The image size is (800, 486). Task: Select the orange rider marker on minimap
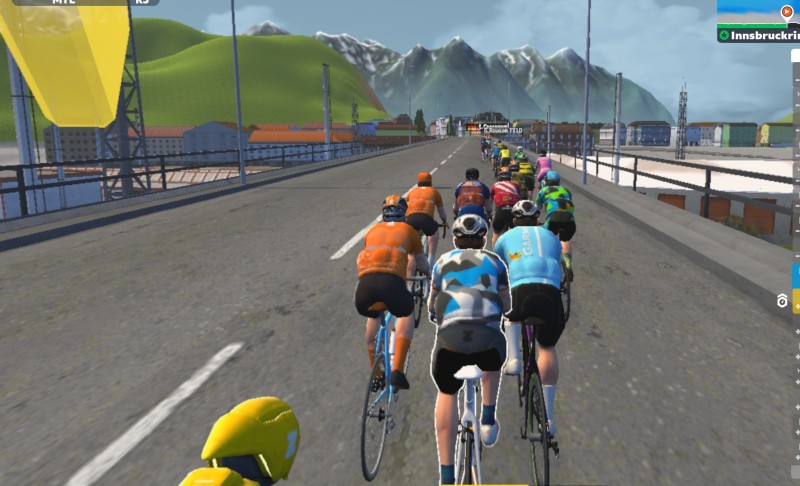pyautogui.click(x=786, y=11)
